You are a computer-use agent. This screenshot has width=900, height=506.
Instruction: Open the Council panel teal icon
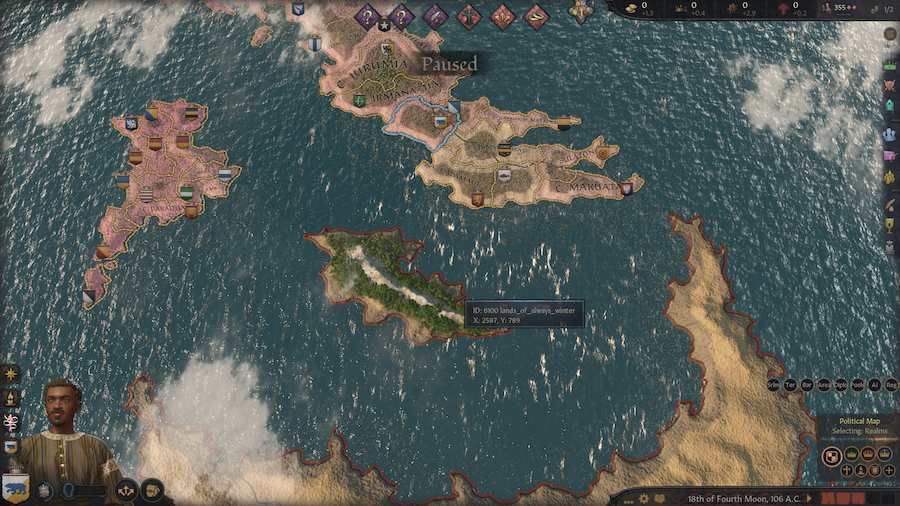coord(889,108)
